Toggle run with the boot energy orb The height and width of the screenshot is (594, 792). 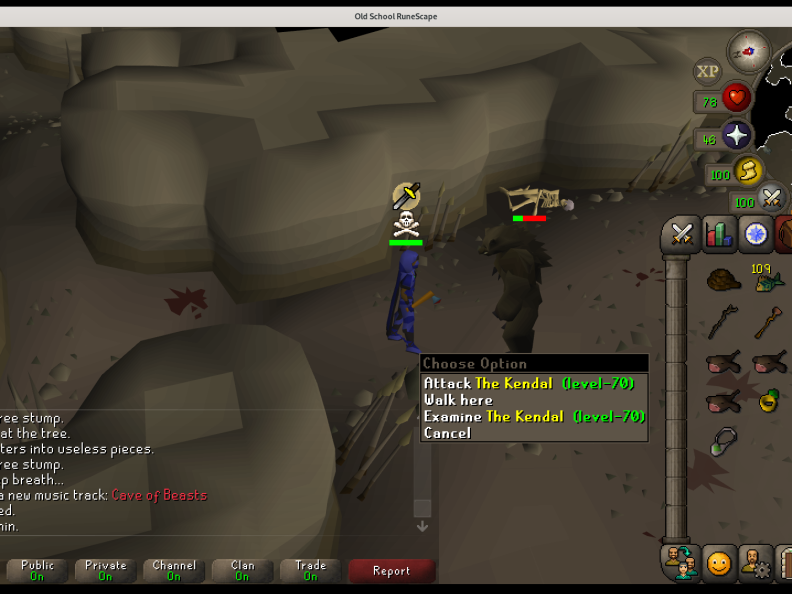[747, 172]
